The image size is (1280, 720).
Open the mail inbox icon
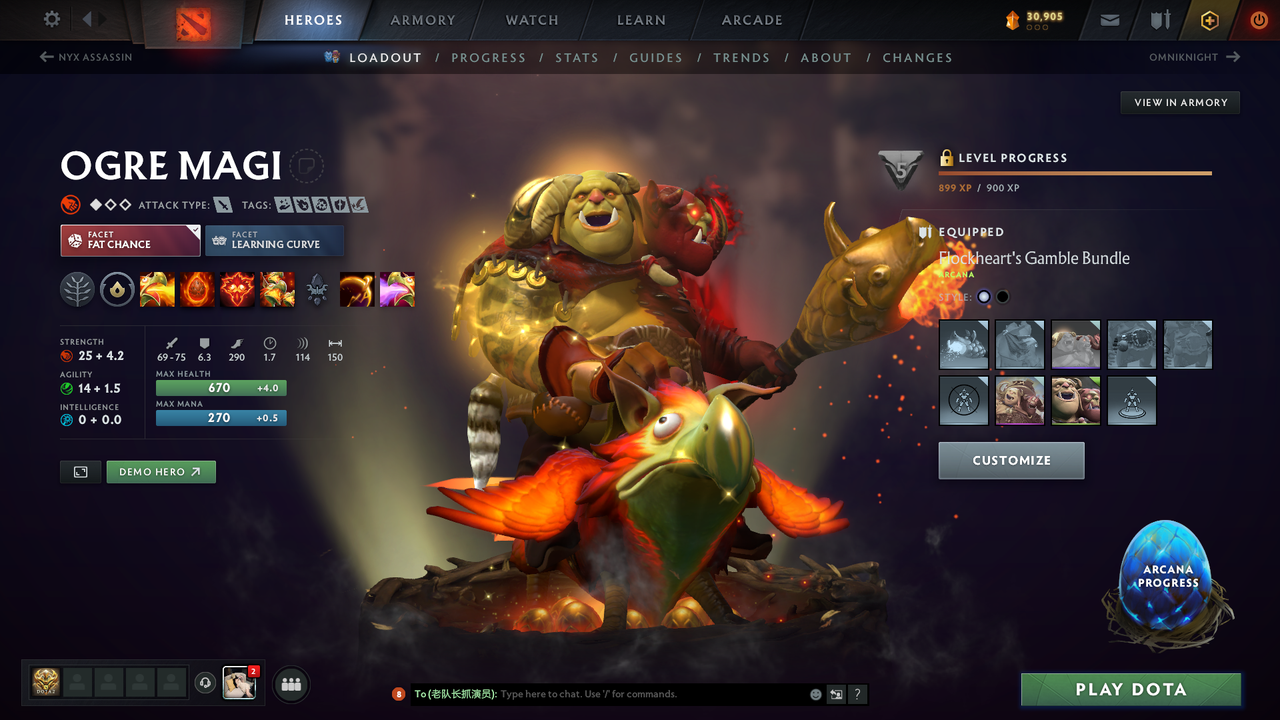pos(1108,19)
